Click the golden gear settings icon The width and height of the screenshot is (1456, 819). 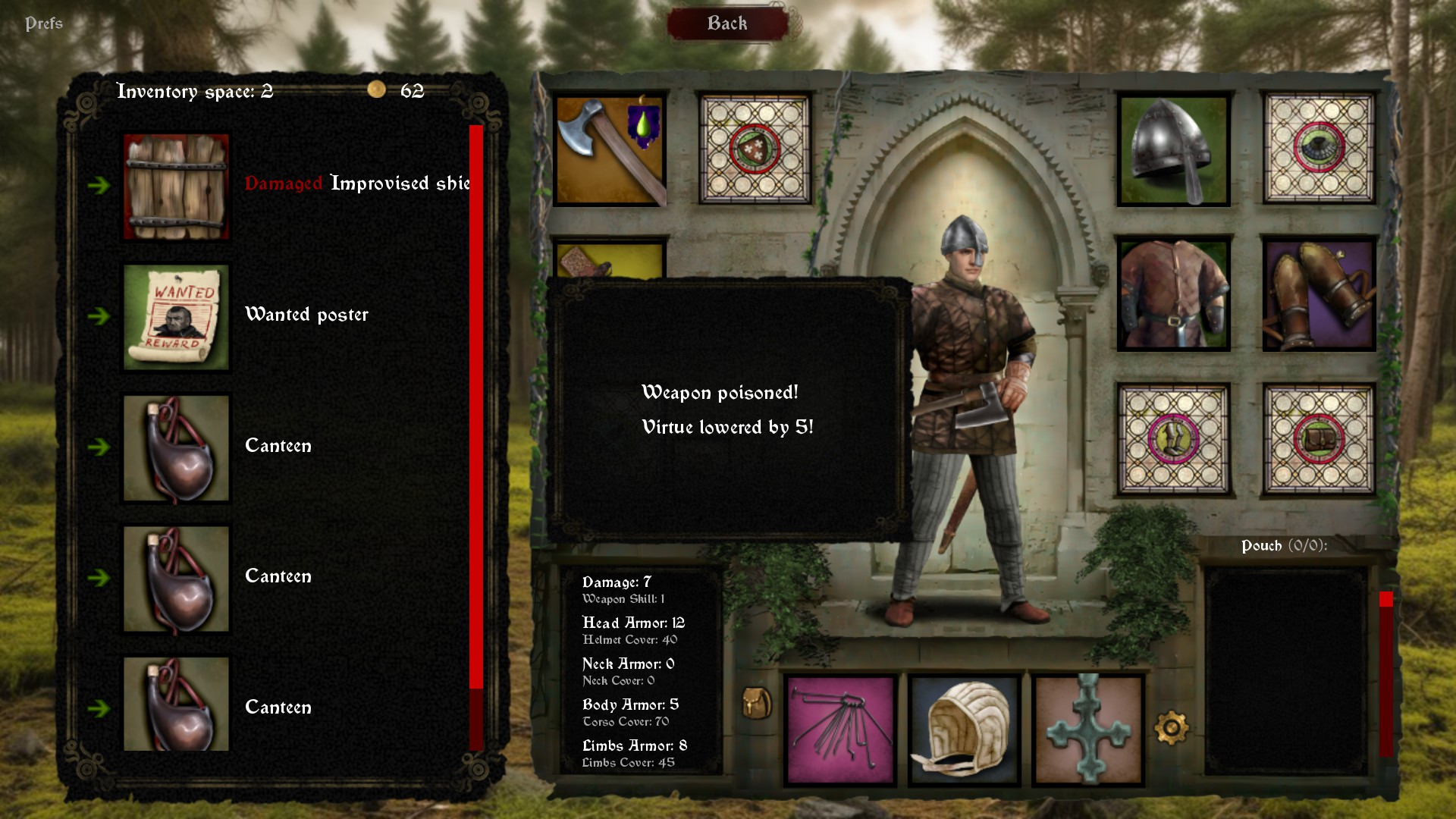[1172, 728]
